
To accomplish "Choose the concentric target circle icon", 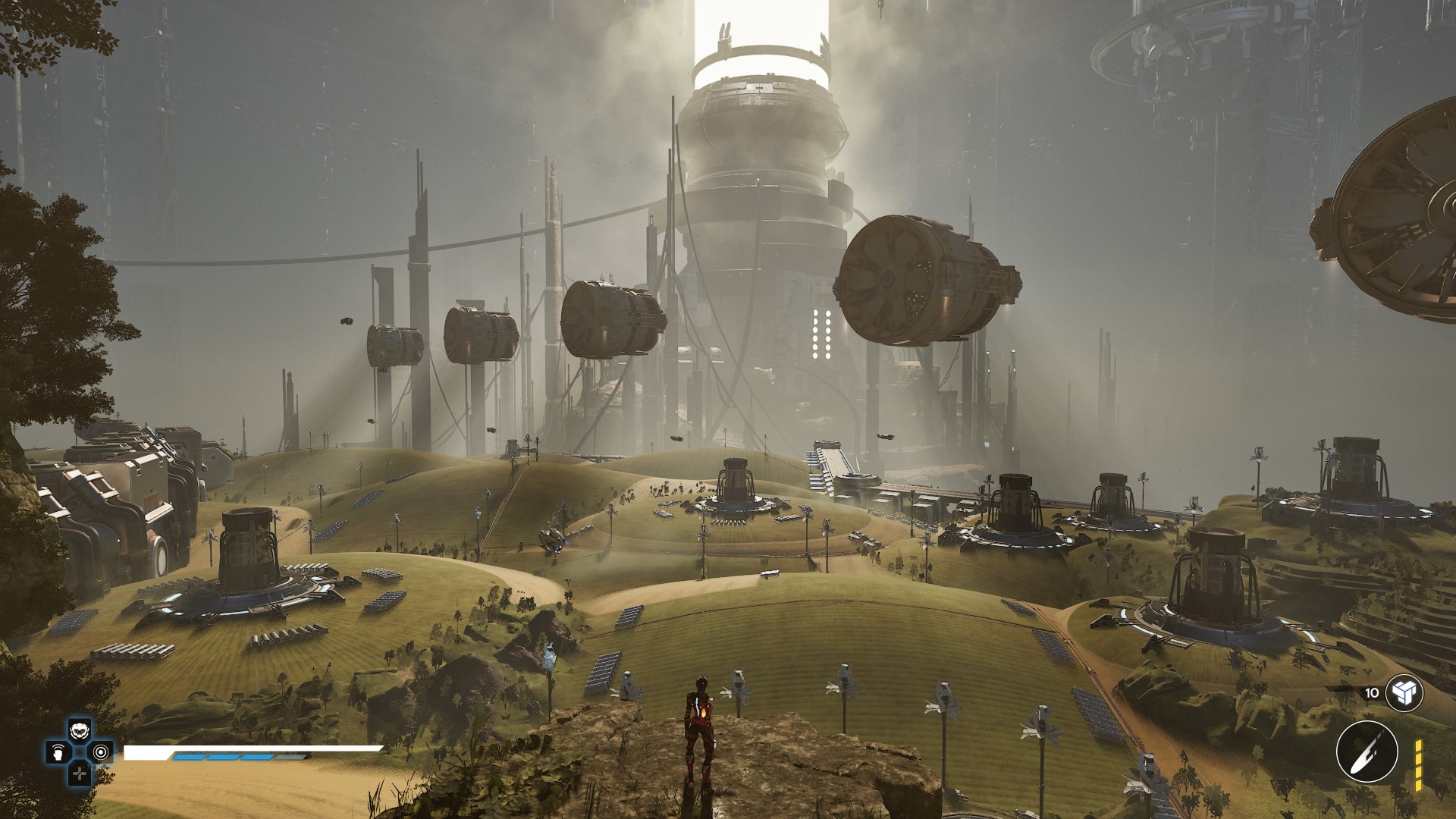I will [x=101, y=753].
